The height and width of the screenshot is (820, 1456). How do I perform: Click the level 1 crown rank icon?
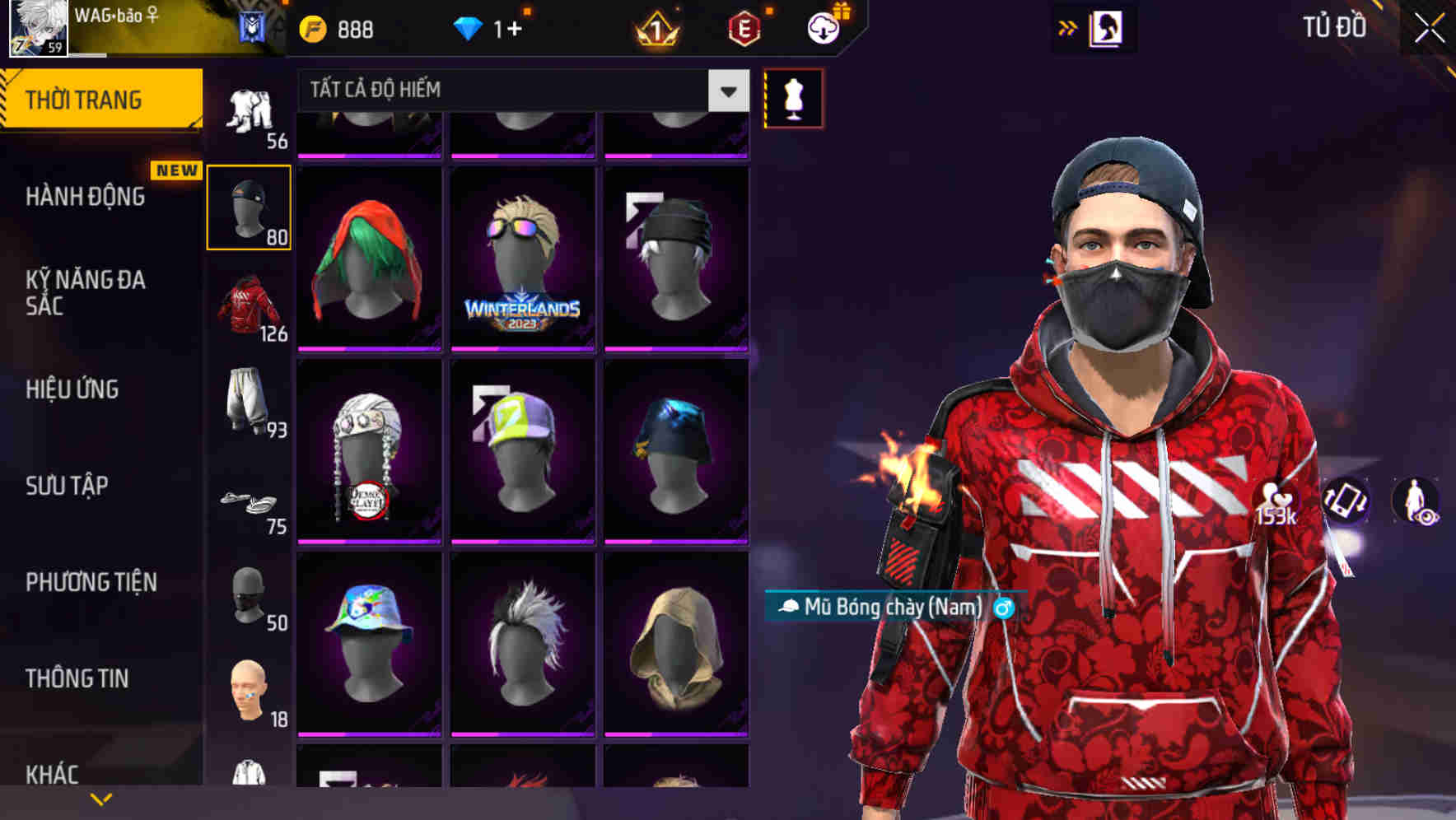point(655,29)
